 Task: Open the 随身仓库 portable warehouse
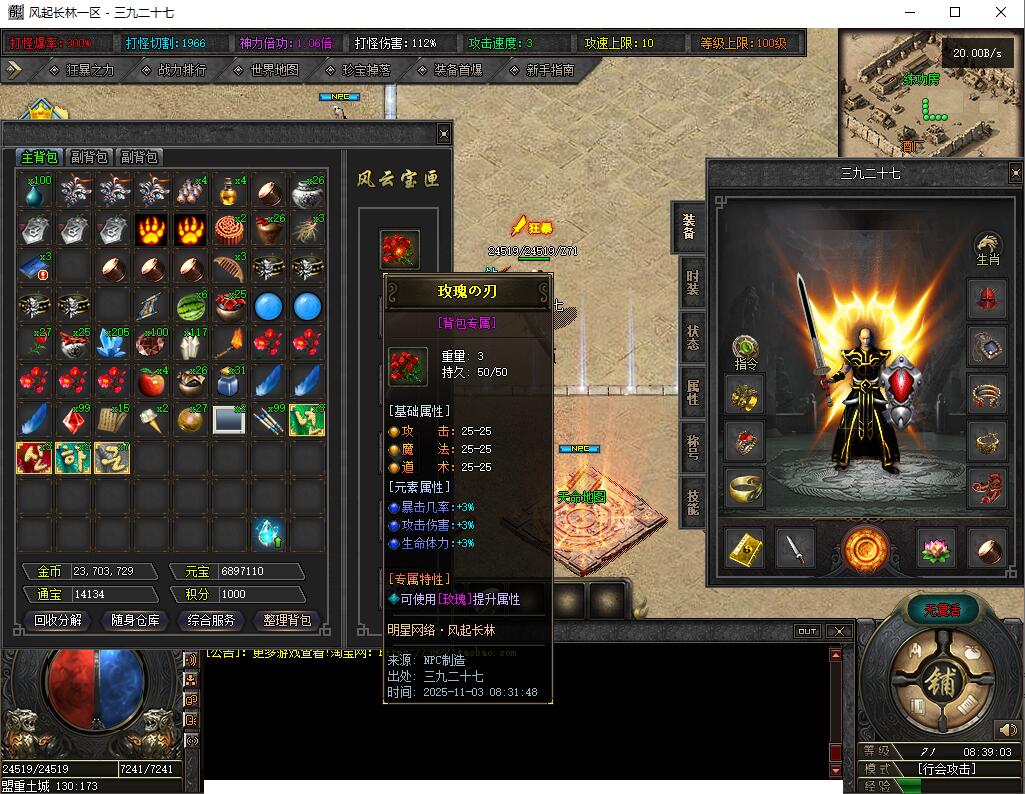click(135, 620)
